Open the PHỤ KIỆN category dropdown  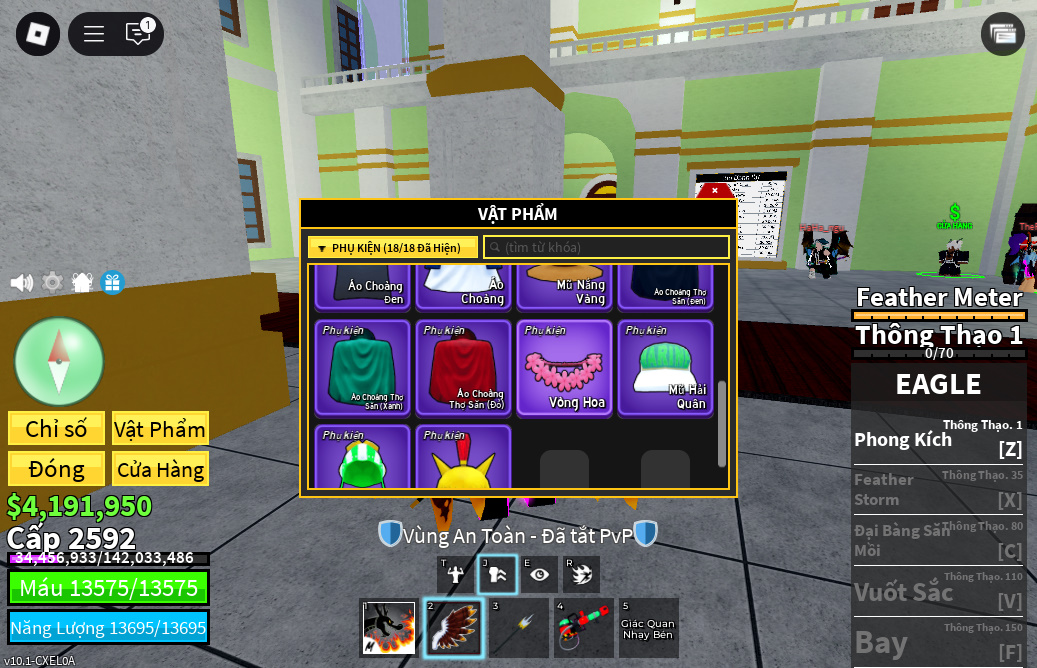click(x=392, y=248)
